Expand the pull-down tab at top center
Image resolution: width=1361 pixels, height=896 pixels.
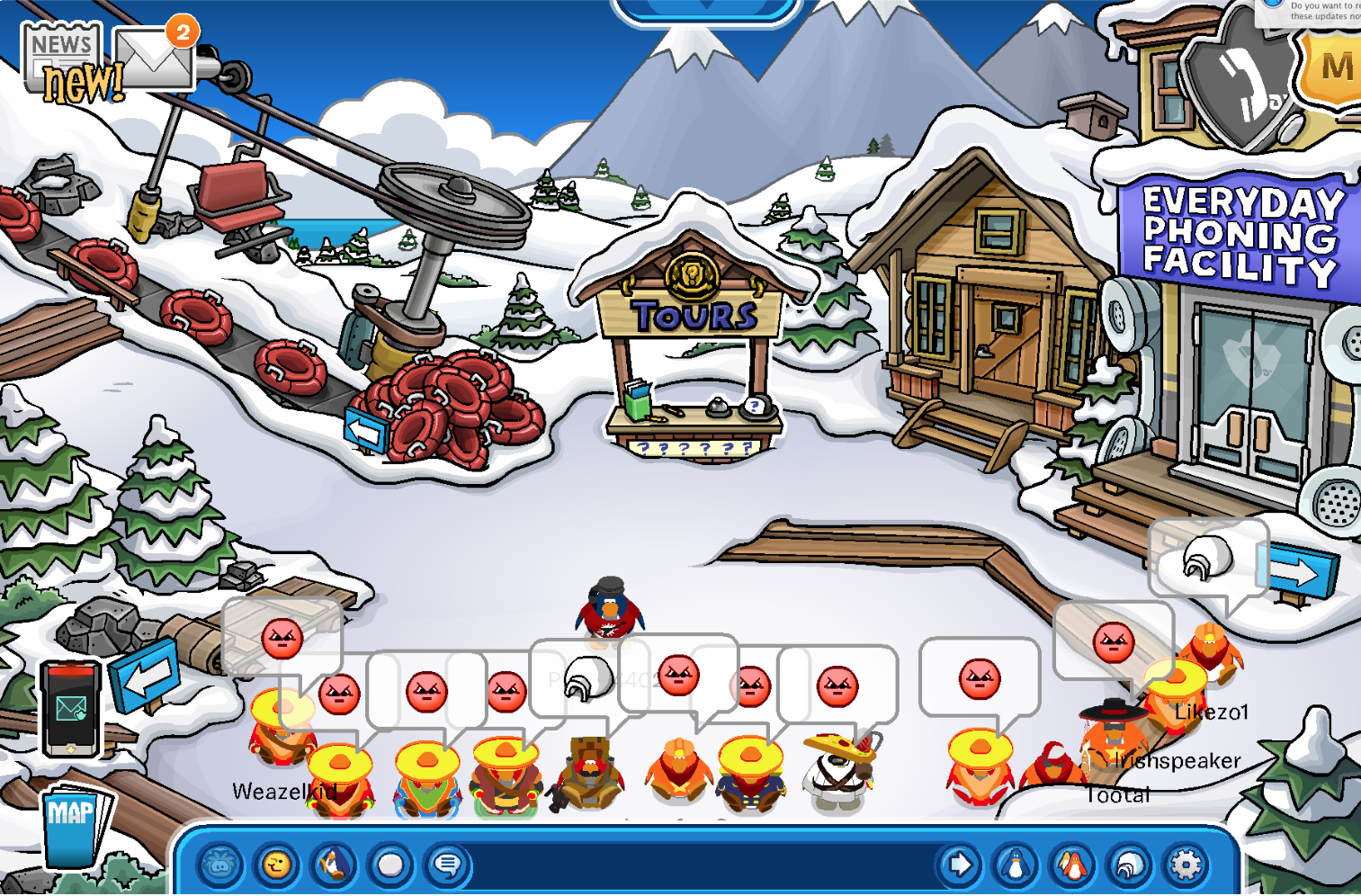706,9
